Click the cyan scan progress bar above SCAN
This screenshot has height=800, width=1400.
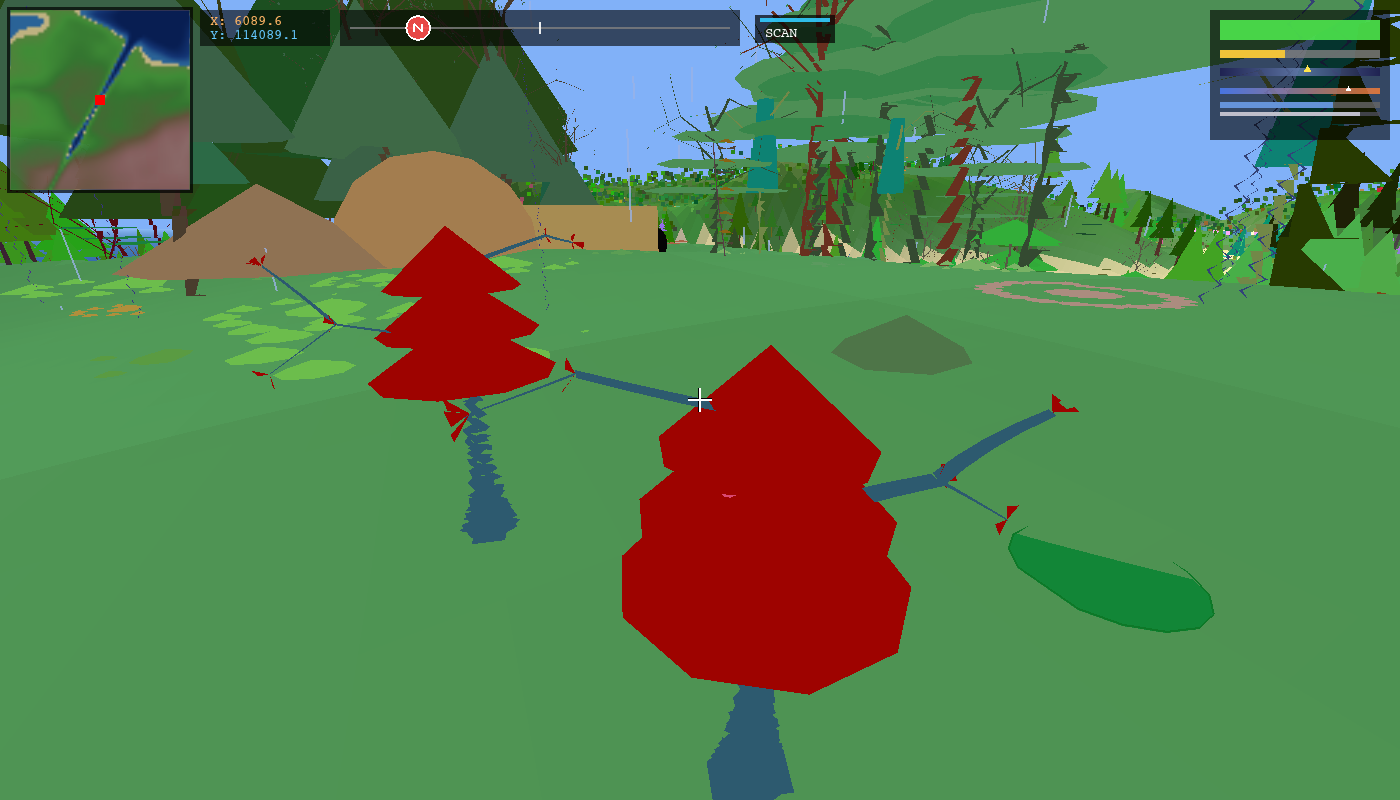coord(794,18)
